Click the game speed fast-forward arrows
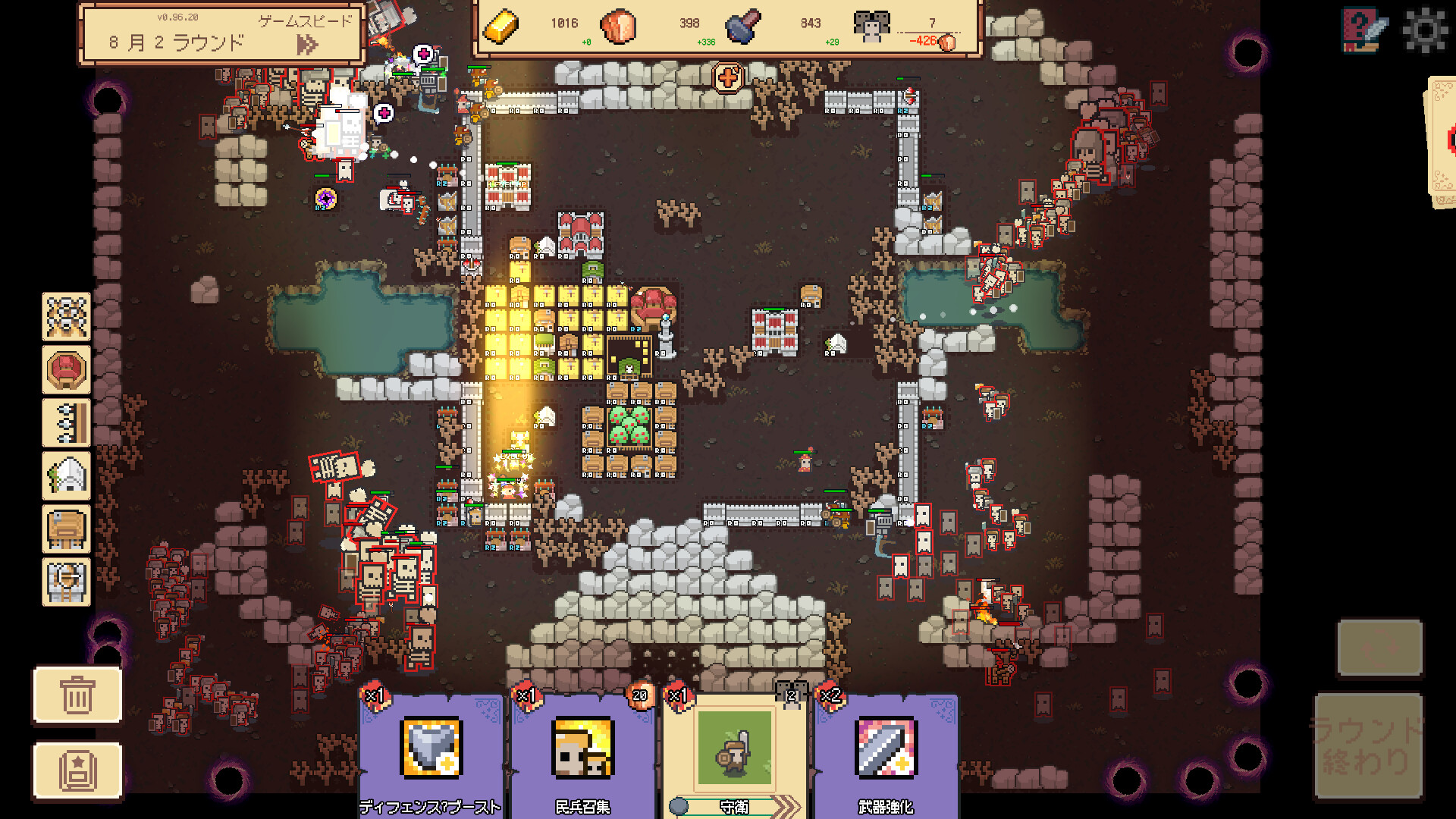This screenshot has height=819, width=1456. [x=306, y=45]
